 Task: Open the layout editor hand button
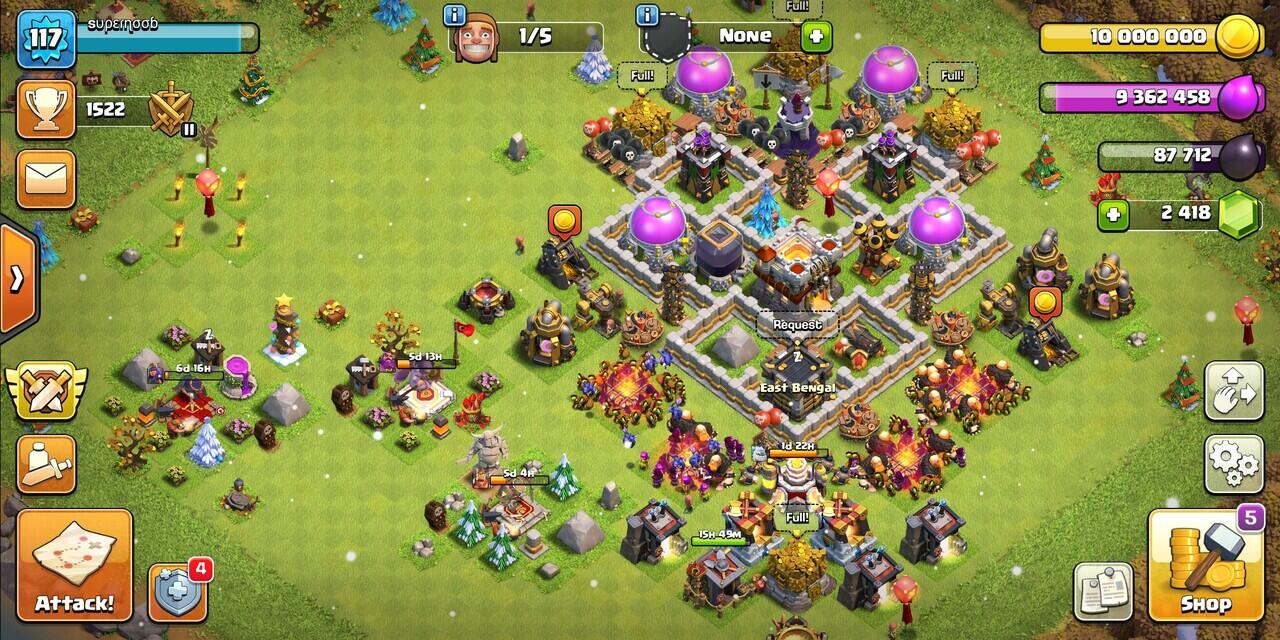1234,390
